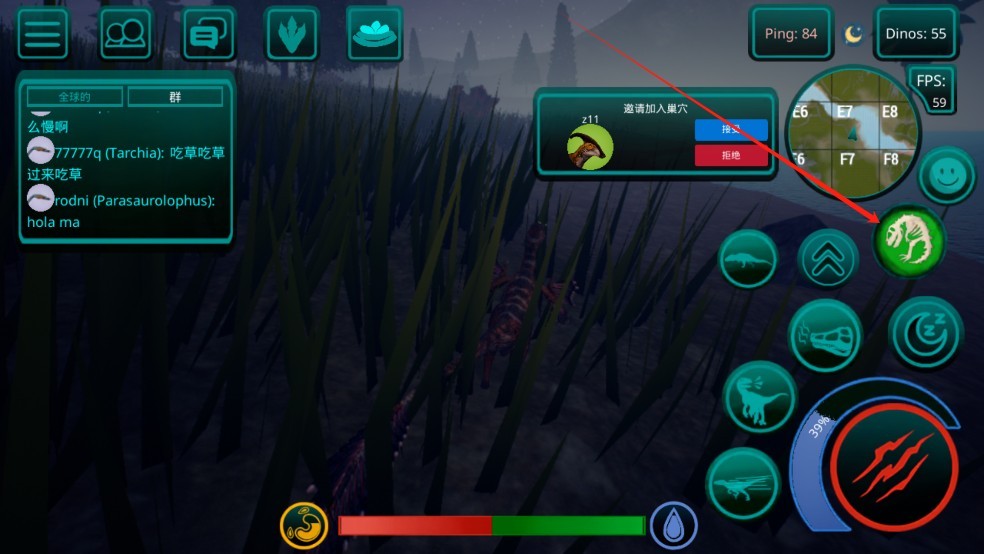The width and height of the screenshot is (984, 554).
Task: Decline the nest invitation with the red button
Action: (731, 155)
